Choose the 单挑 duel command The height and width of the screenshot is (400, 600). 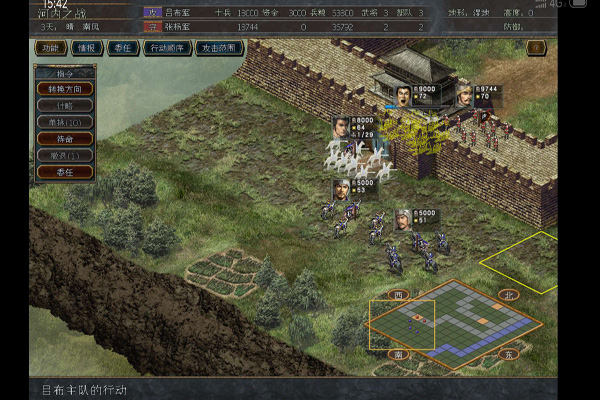(x=64, y=122)
